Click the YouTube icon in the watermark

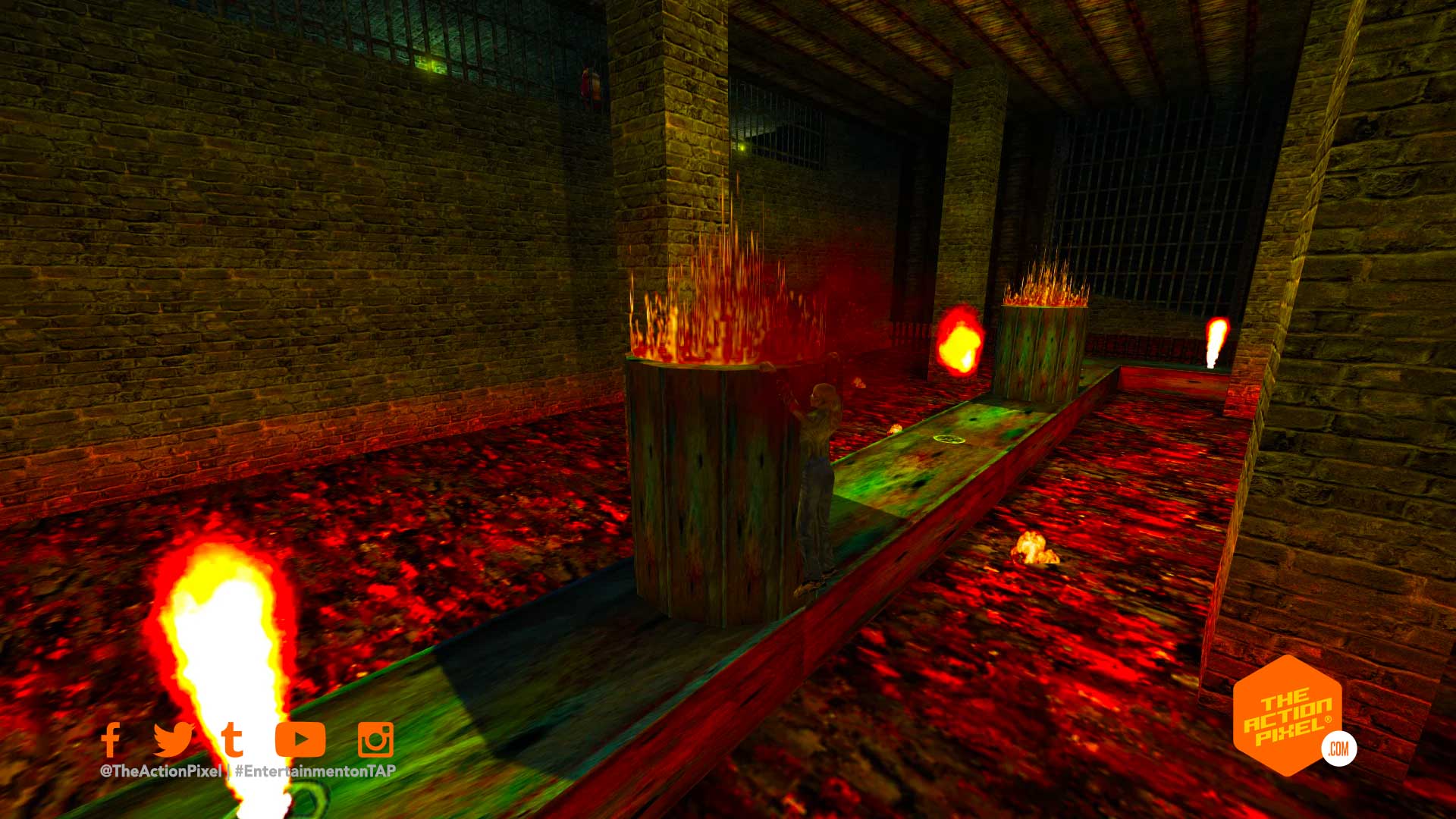pos(300,739)
